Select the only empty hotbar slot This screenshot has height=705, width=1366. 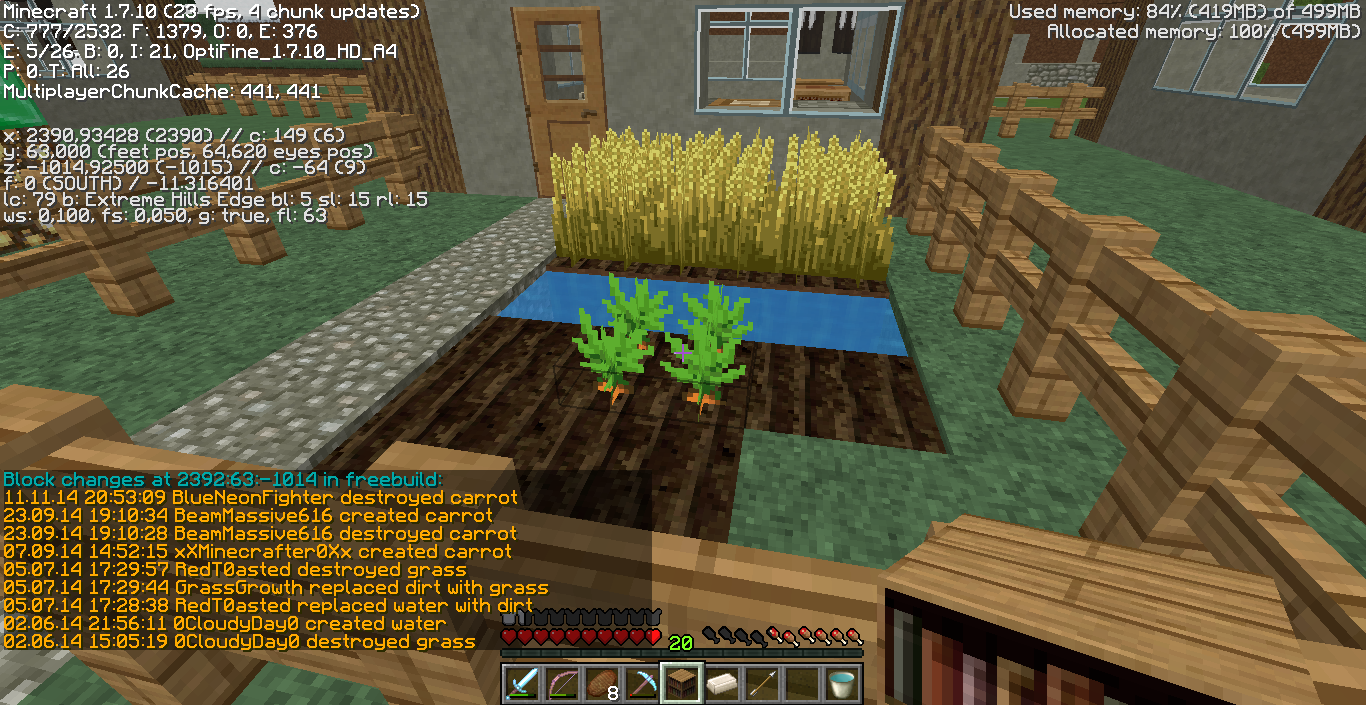pos(801,683)
